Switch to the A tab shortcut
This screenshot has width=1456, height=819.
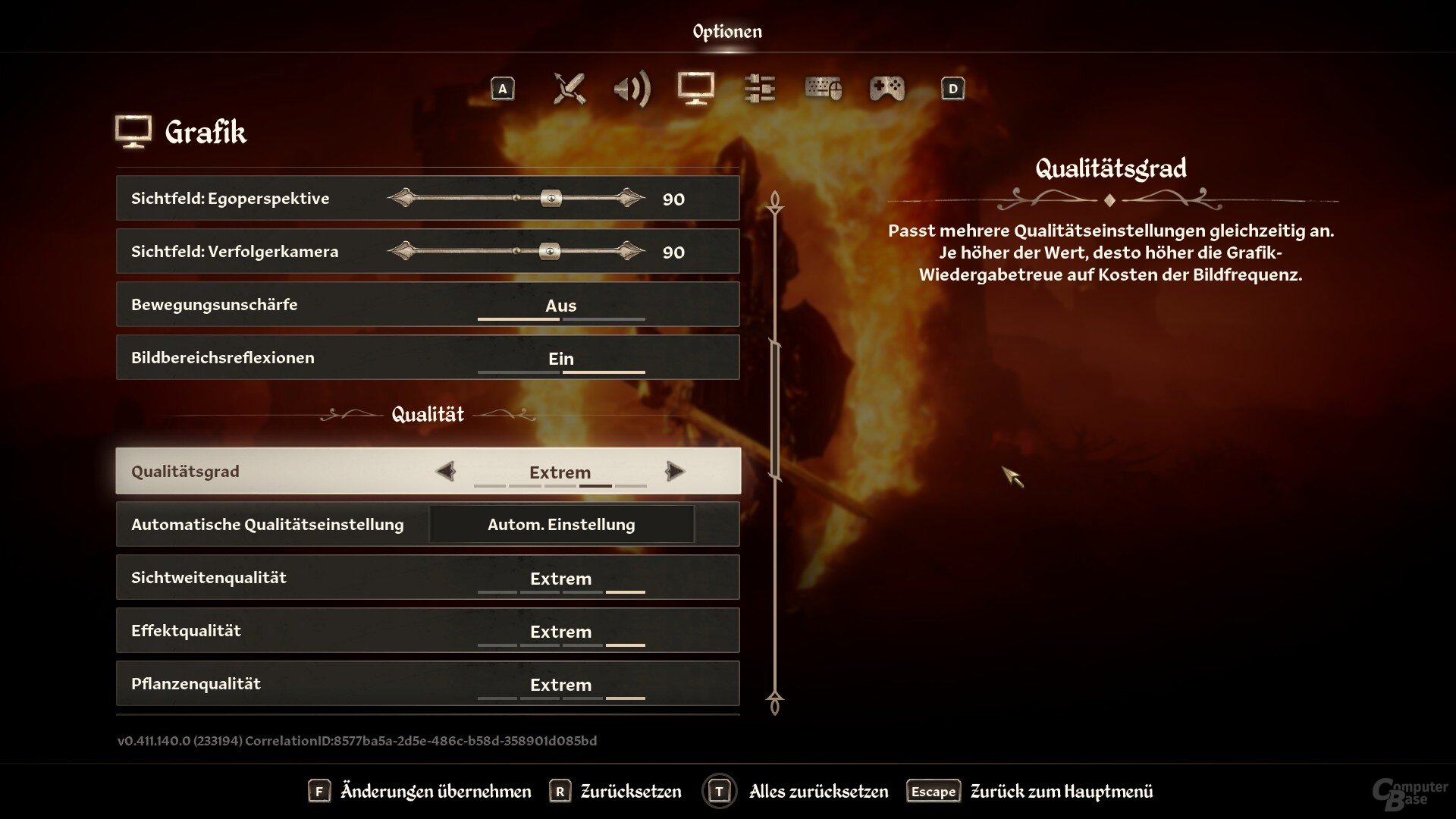(x=502, y=89)
